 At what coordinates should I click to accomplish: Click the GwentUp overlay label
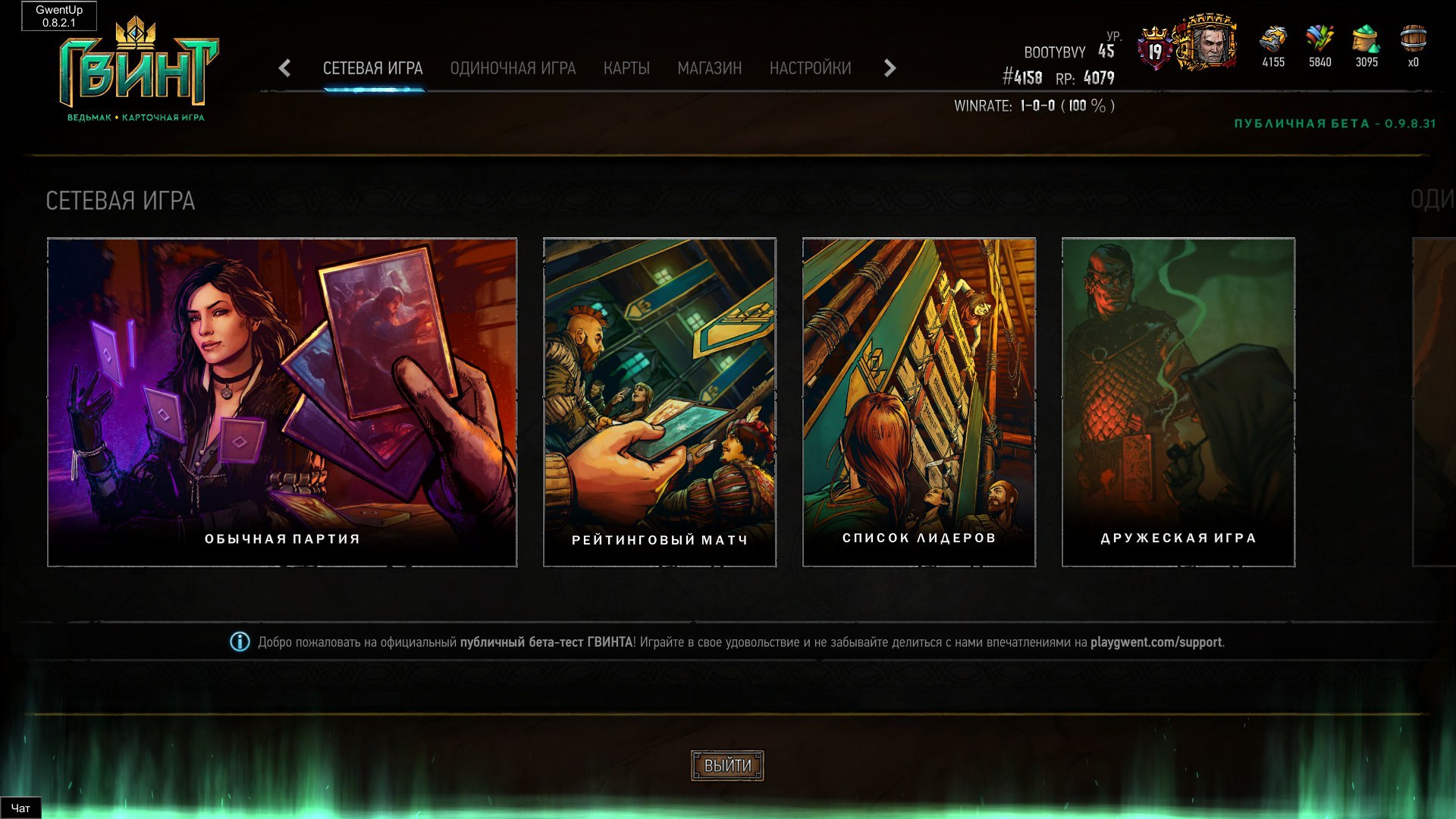(x=59, y=16)
